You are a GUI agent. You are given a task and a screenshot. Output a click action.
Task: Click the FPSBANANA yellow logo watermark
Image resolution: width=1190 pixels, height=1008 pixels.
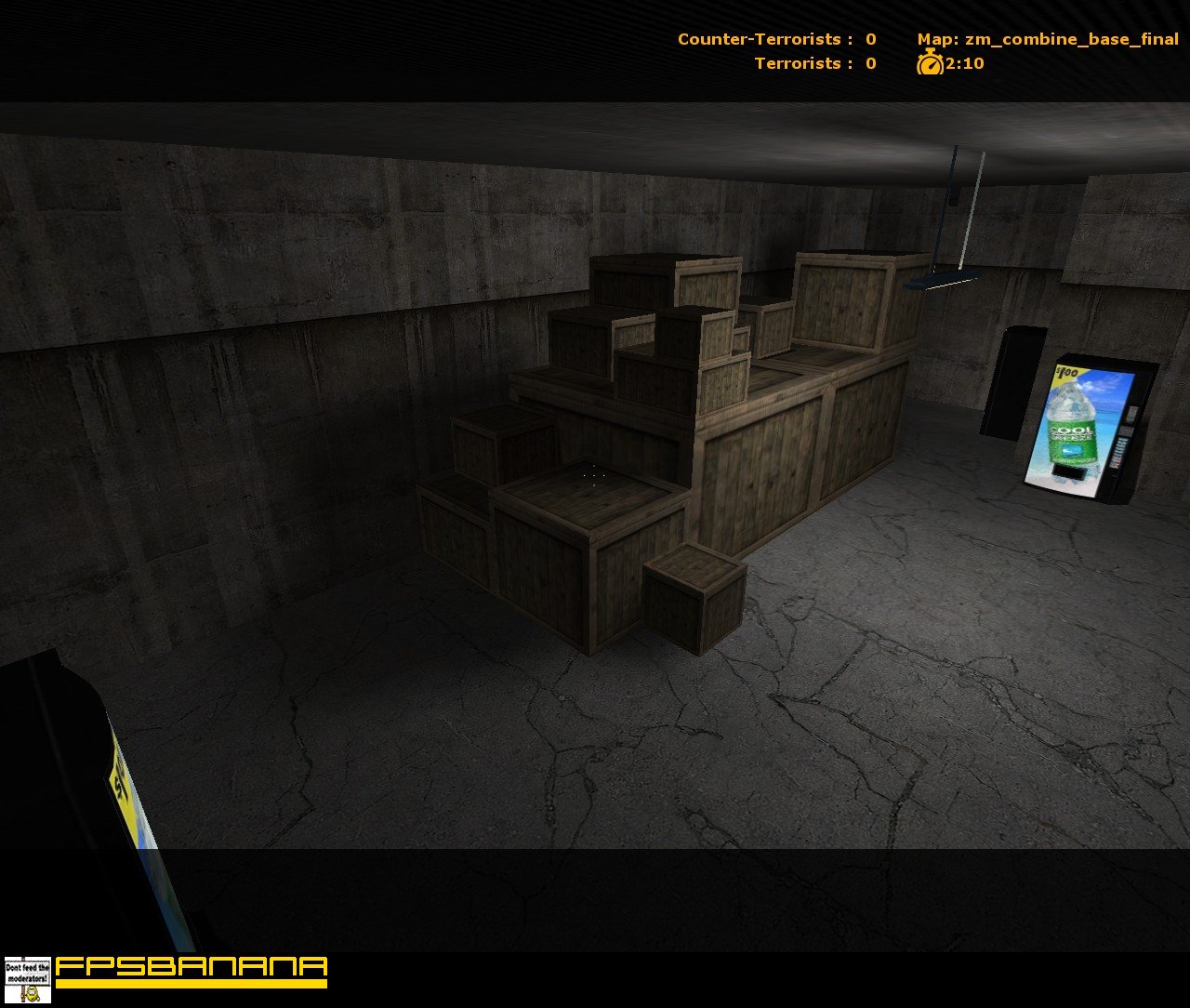point(186,970)
